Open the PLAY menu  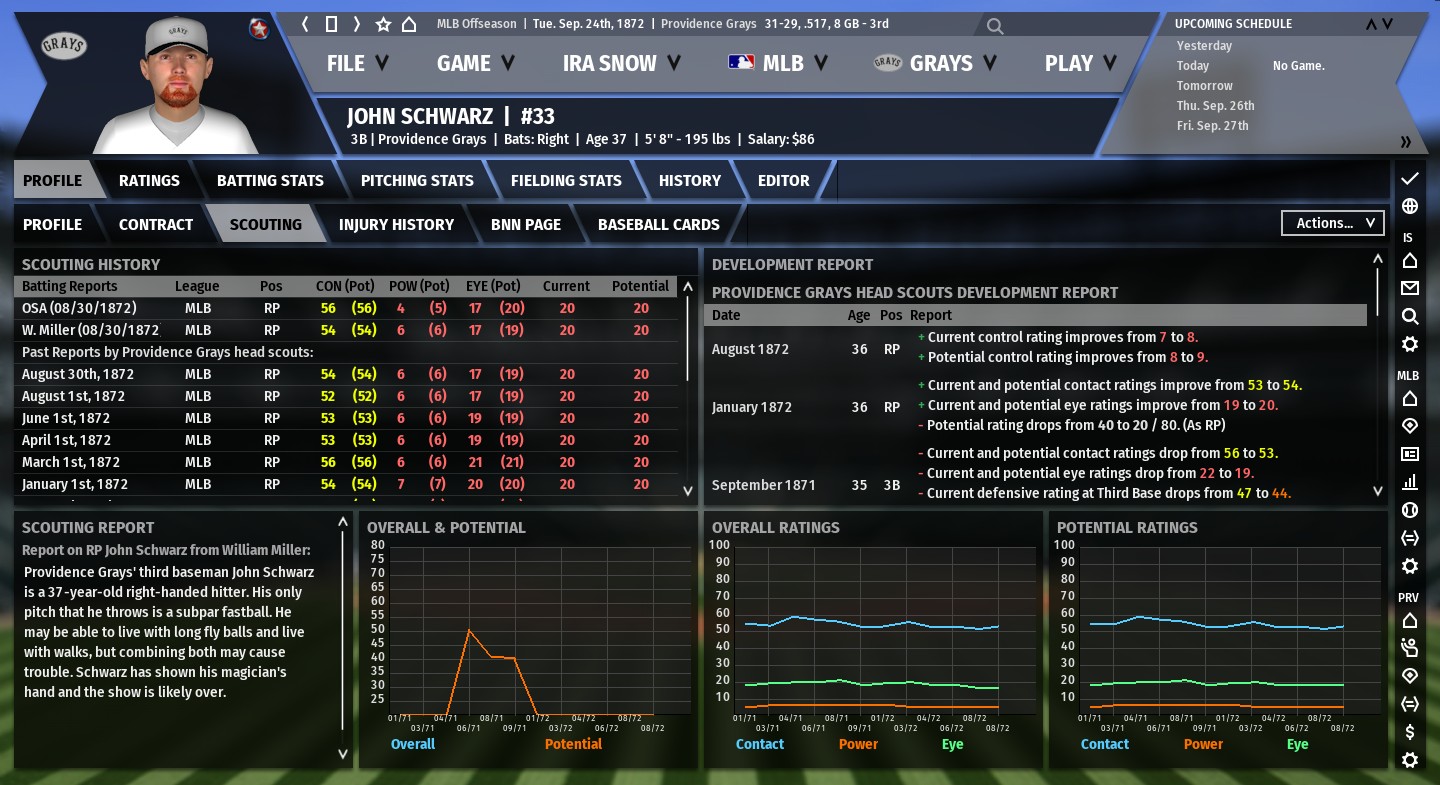point(1081,63)
